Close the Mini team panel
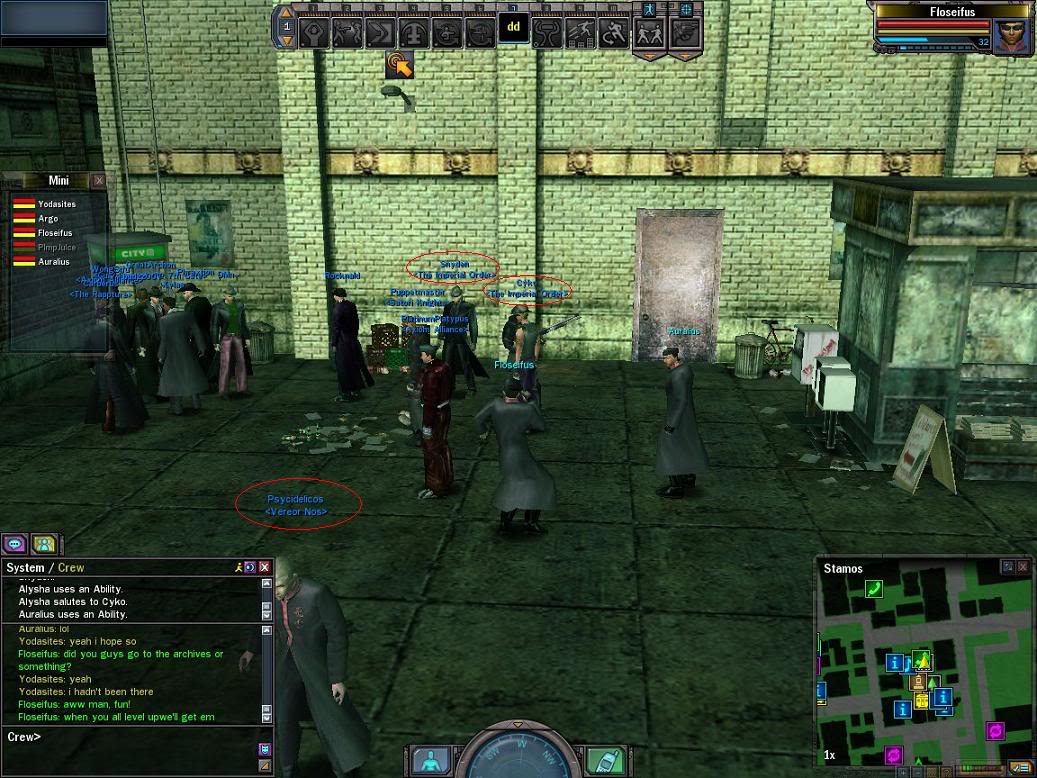Screen dimensions: 1037x778 (x=98, y=181)
